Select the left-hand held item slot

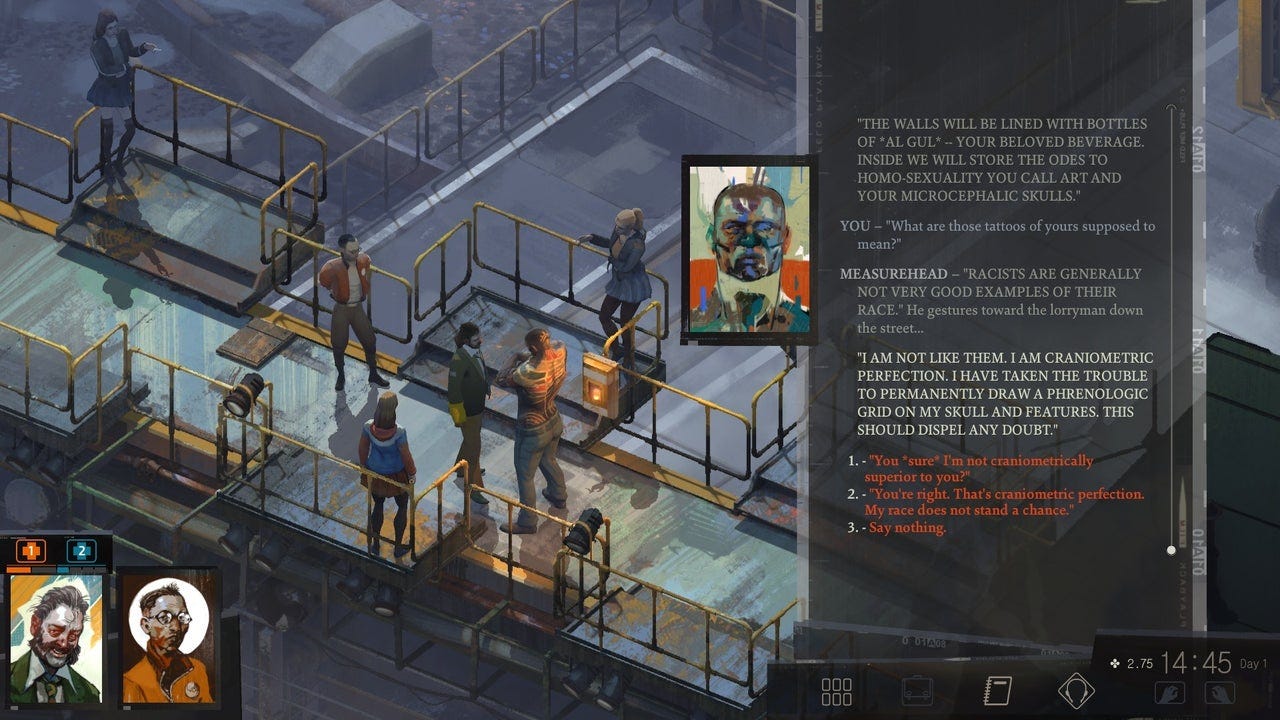1170,692
